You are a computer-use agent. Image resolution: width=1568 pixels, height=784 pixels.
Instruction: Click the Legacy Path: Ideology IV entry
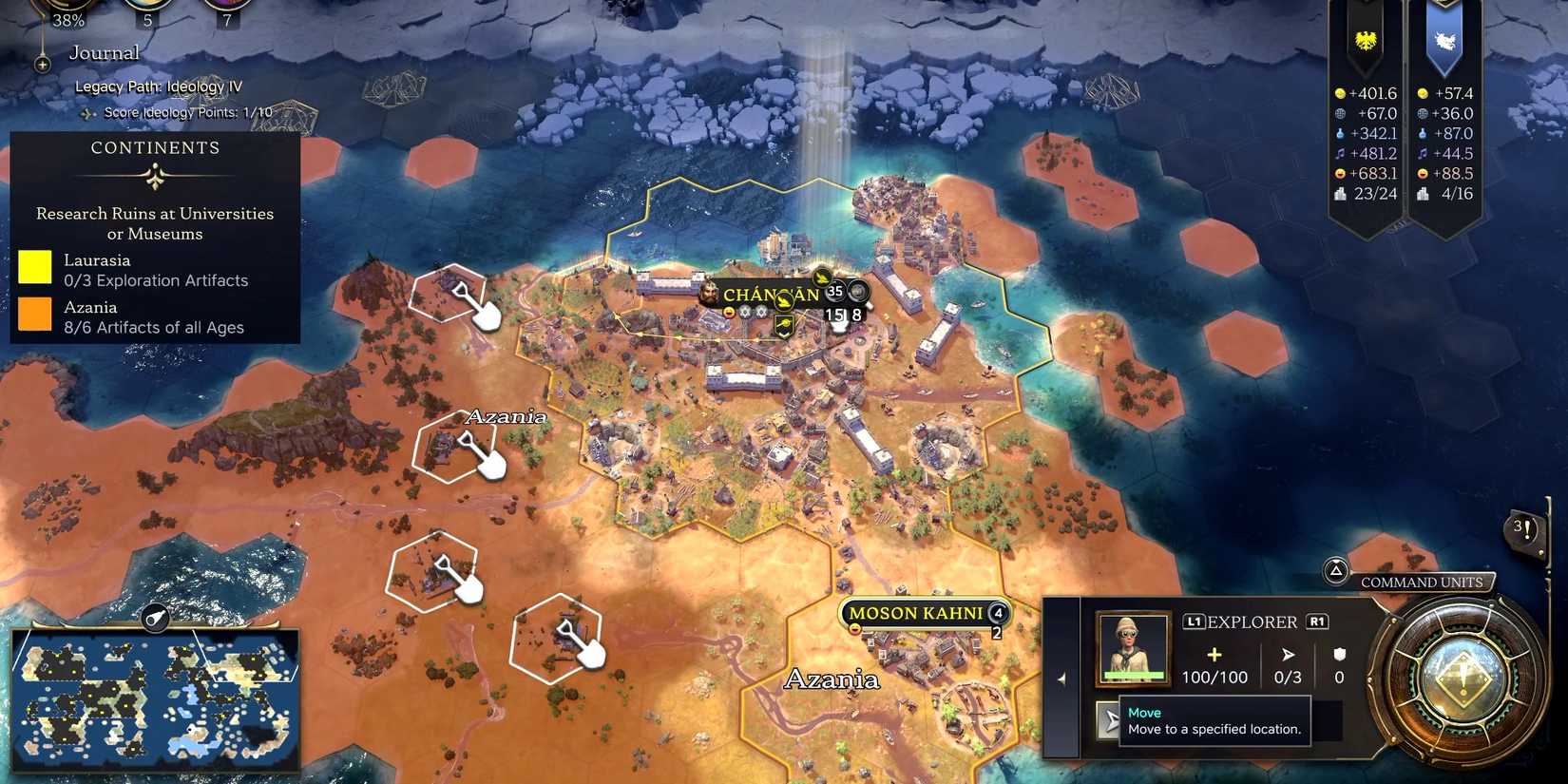pyautogui.click(x=158, y=86)
